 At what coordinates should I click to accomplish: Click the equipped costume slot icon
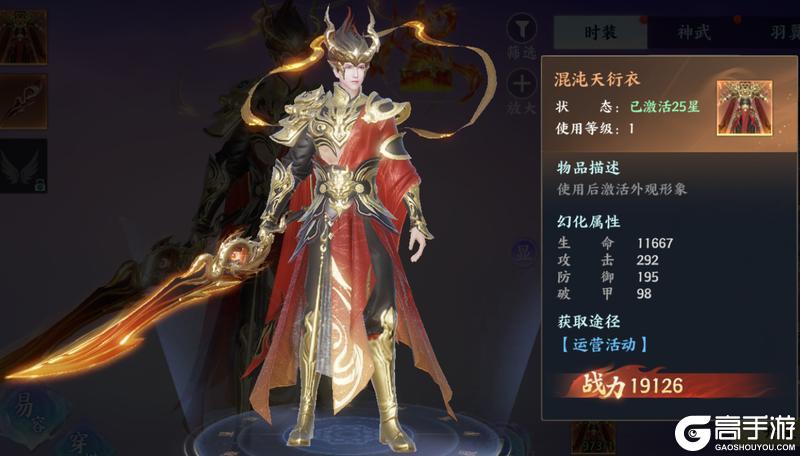(x=24, y=36)
